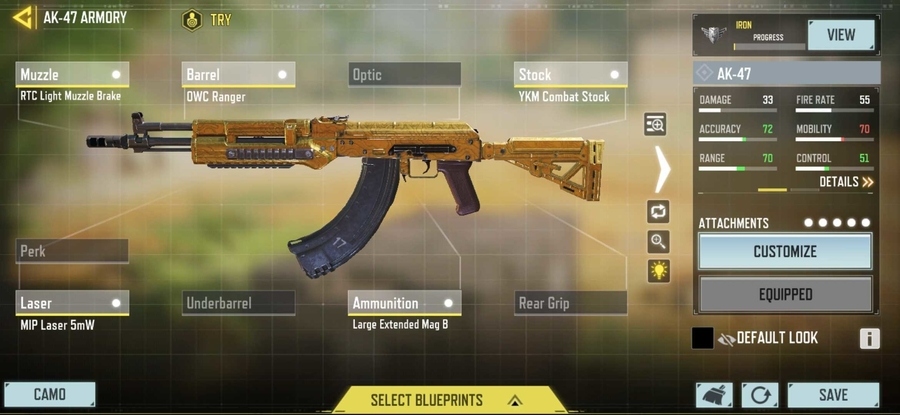Select the Barrel attachment slot
The width and height of the screenshot is (900, 415).
[239, 75]
